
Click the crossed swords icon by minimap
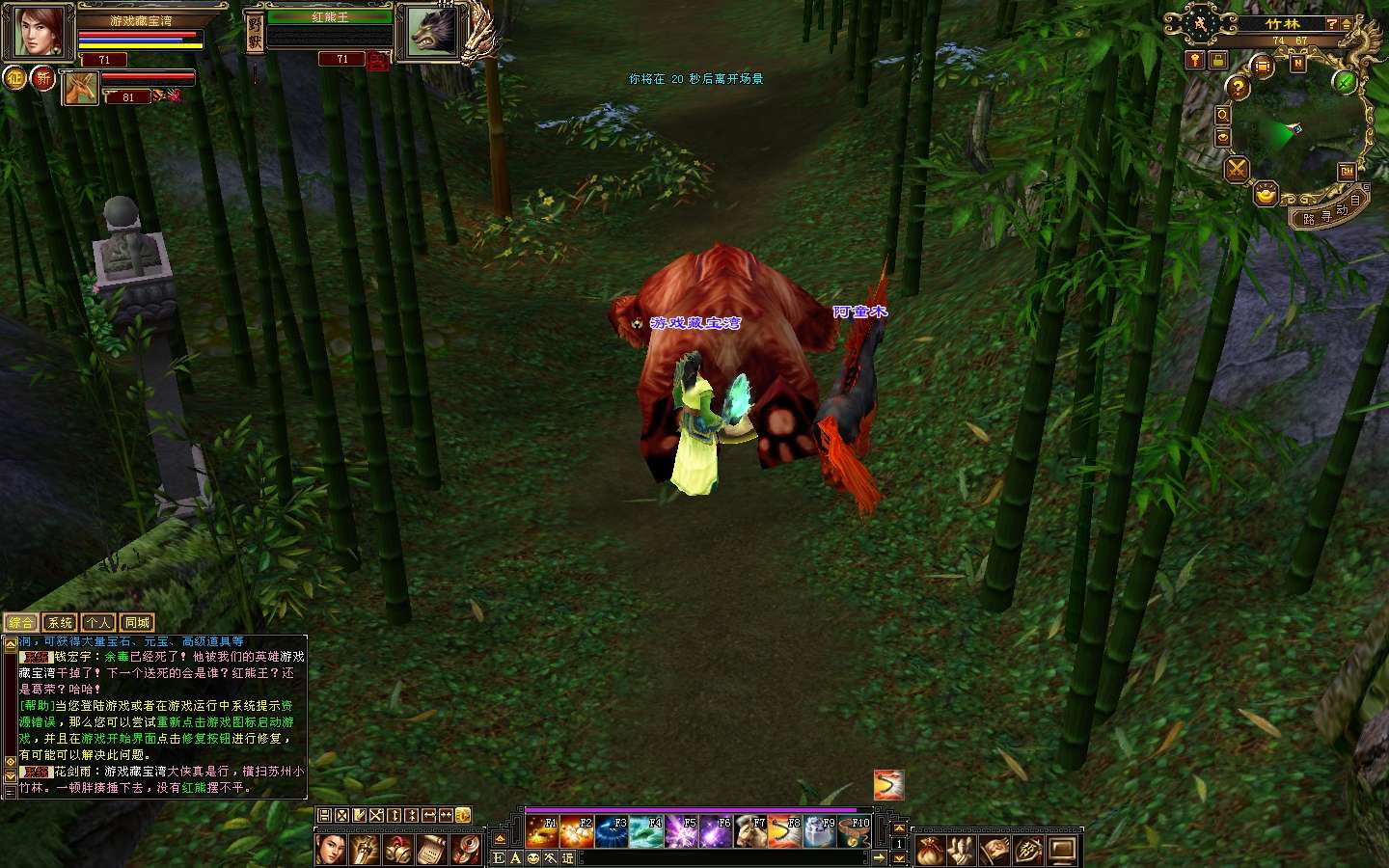click(1236, 171)
